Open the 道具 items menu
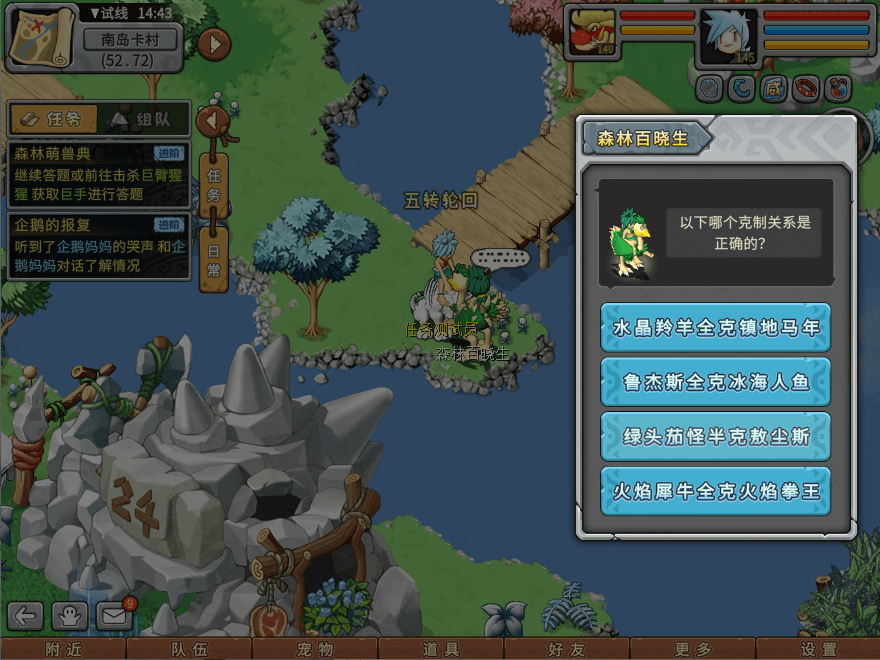The width and height of the screenshot is (880, 660). [440, 650]
